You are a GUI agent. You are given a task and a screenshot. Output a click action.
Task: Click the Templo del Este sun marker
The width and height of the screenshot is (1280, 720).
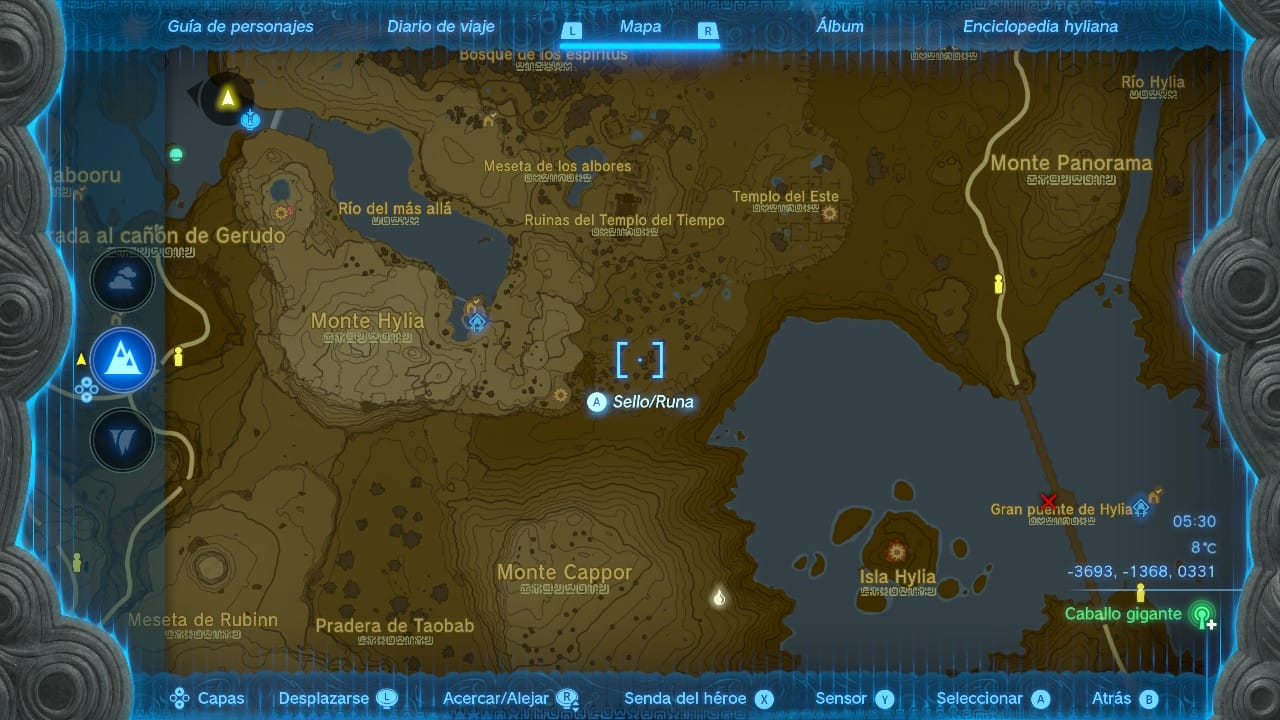tap(829, 213)
